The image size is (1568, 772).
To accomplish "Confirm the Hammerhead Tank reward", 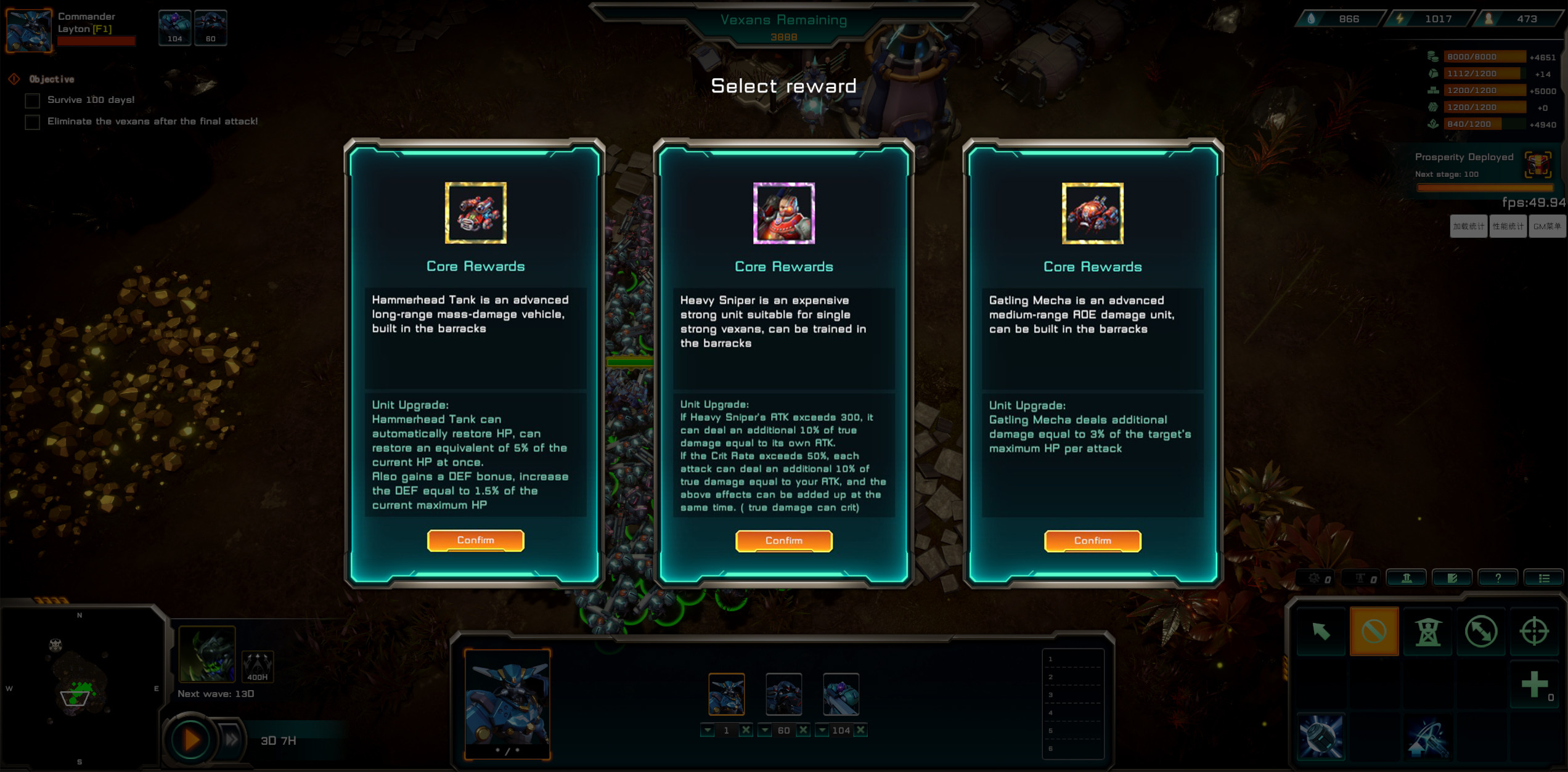I will tap(476, 540).
